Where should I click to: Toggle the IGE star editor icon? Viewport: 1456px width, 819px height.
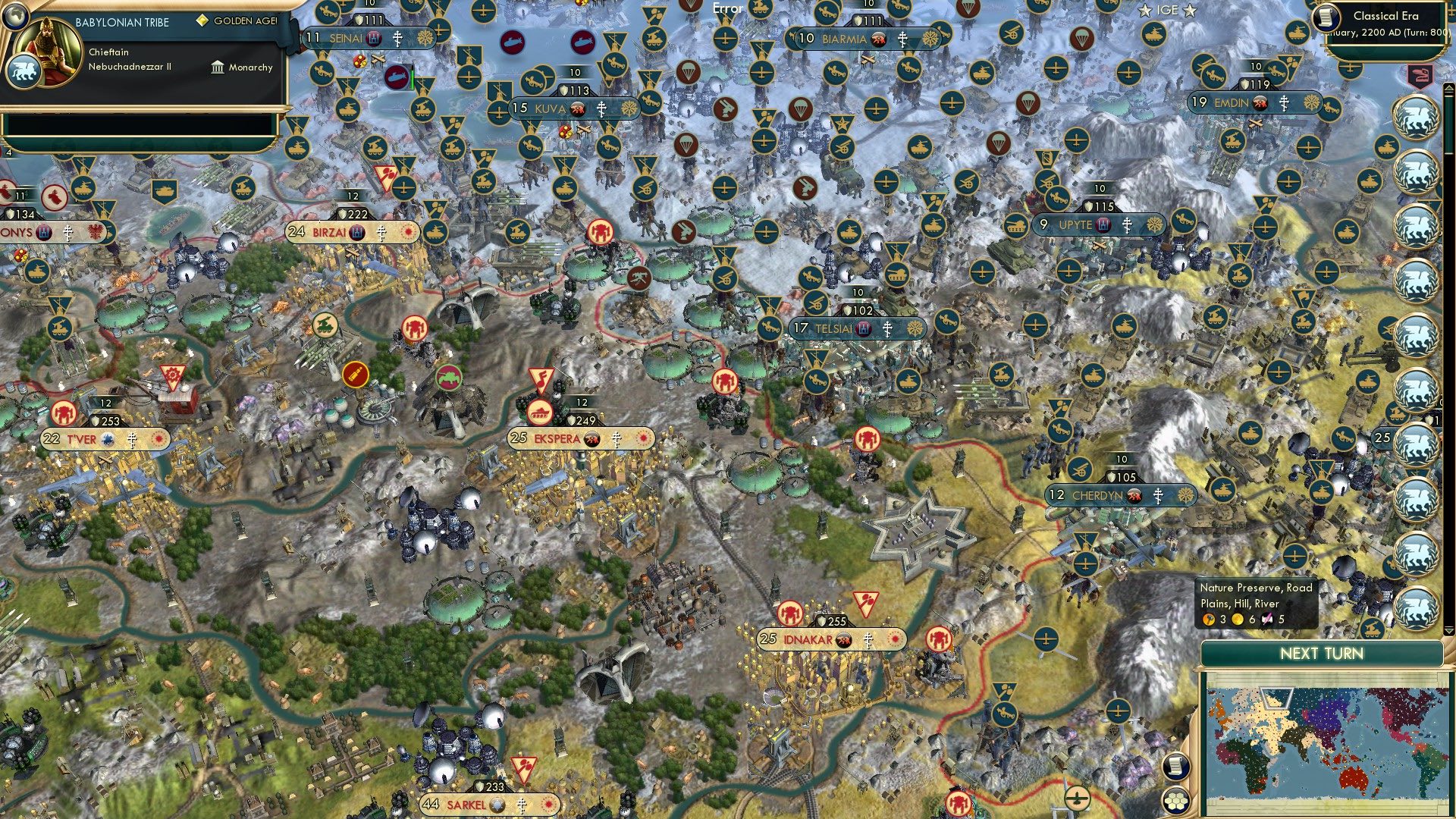[x=1145, y=10]
